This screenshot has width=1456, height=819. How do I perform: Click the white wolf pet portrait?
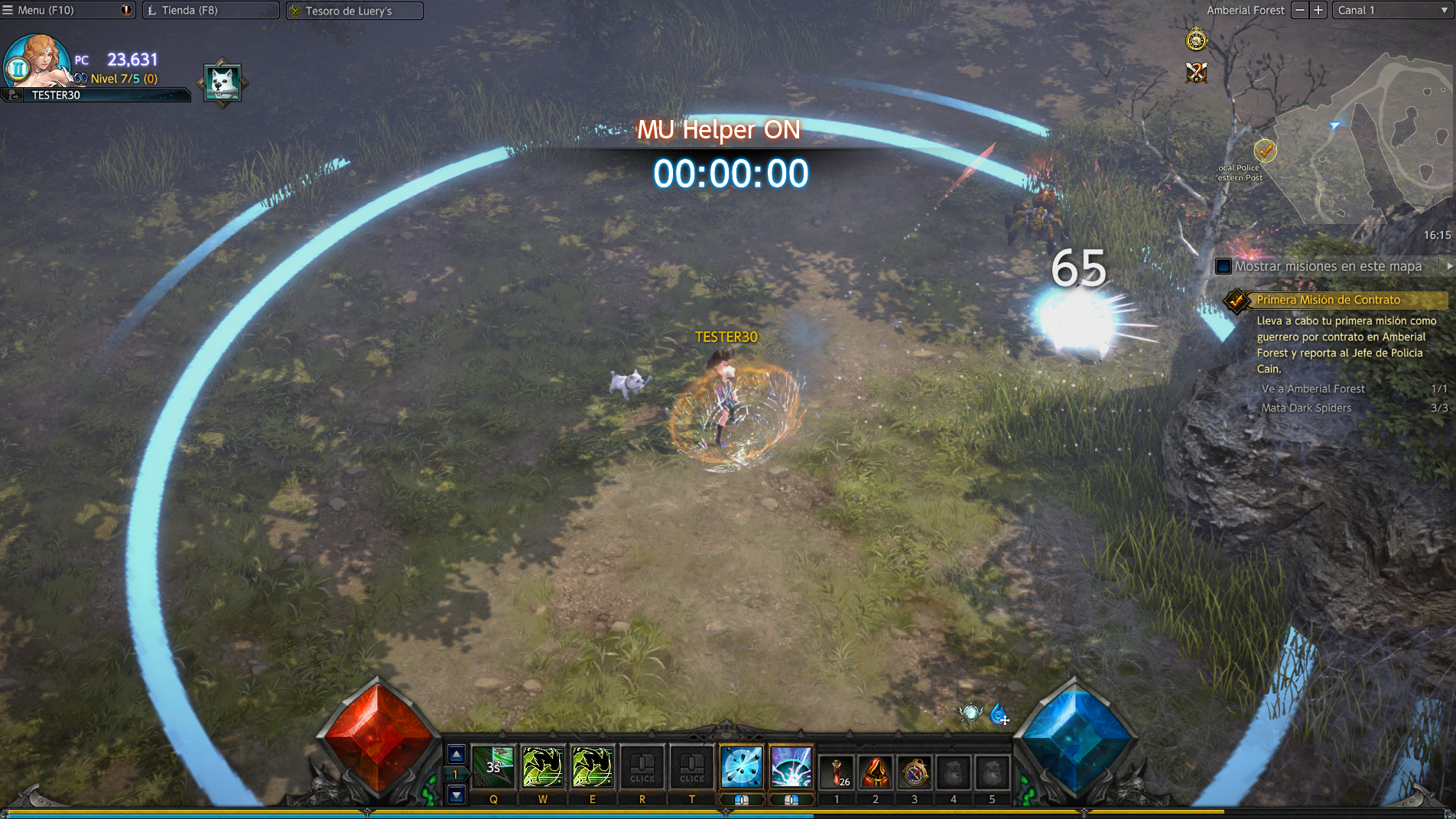[223, 82]
